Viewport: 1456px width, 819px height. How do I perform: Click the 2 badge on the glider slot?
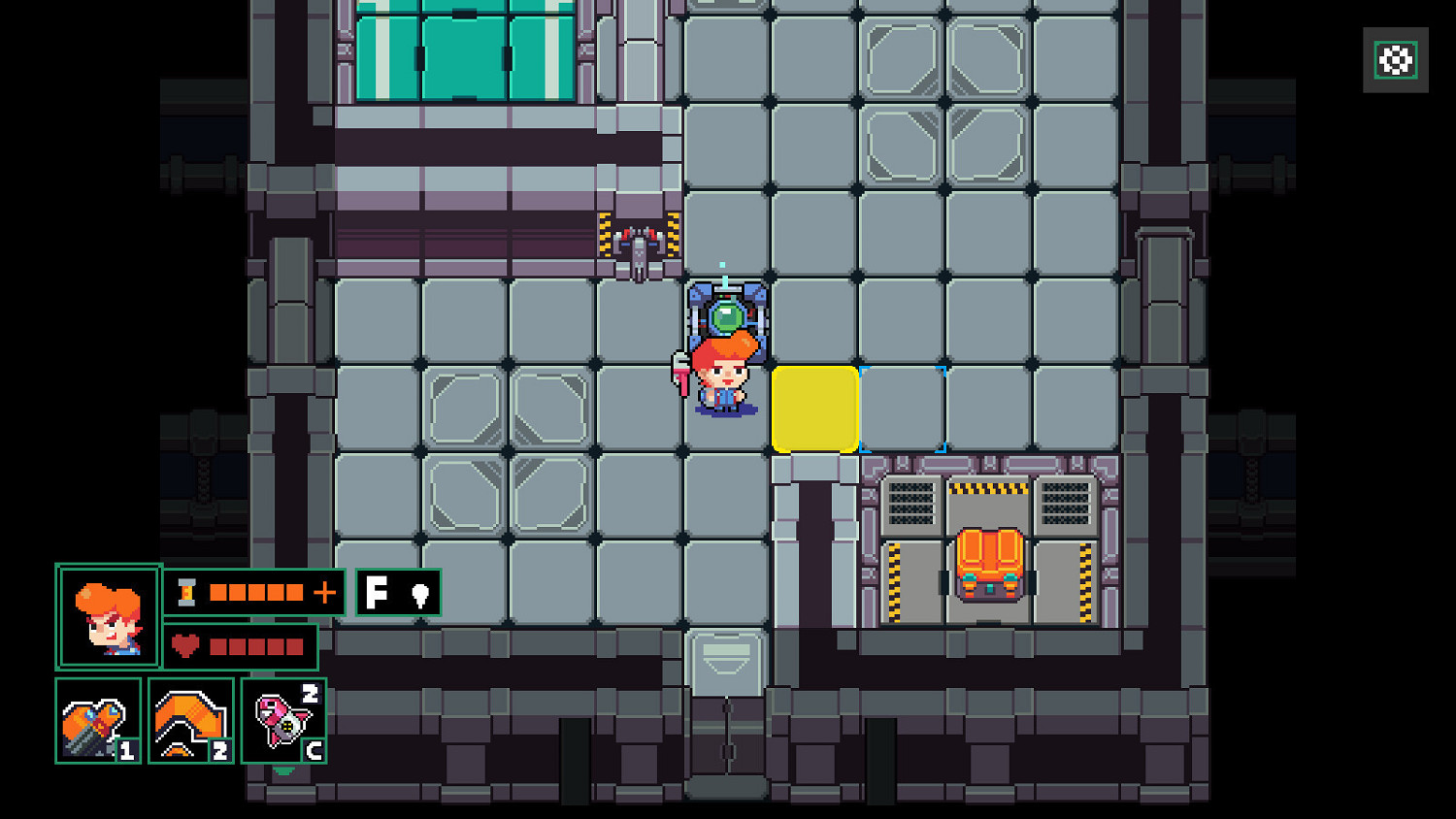pos(220,750)
